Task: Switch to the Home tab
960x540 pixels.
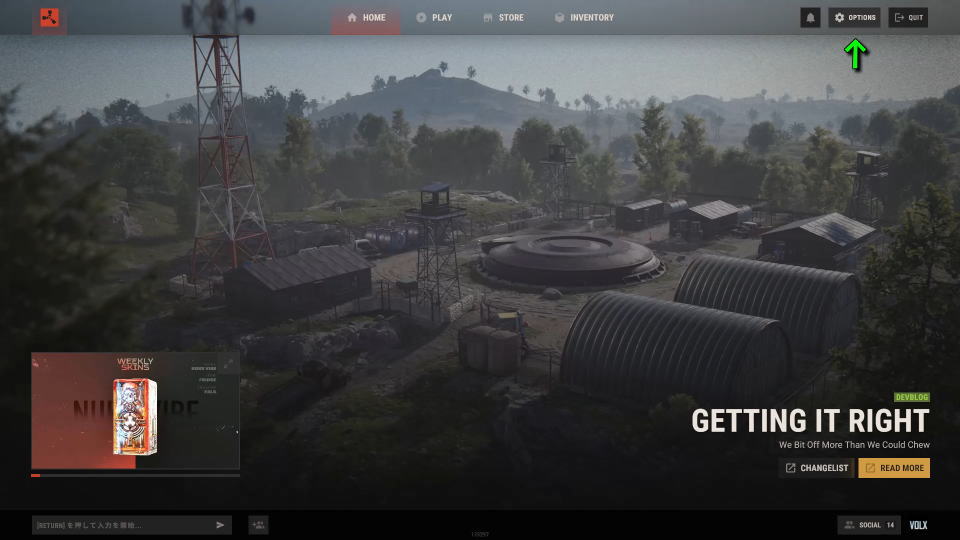Action: coord(366,18)
